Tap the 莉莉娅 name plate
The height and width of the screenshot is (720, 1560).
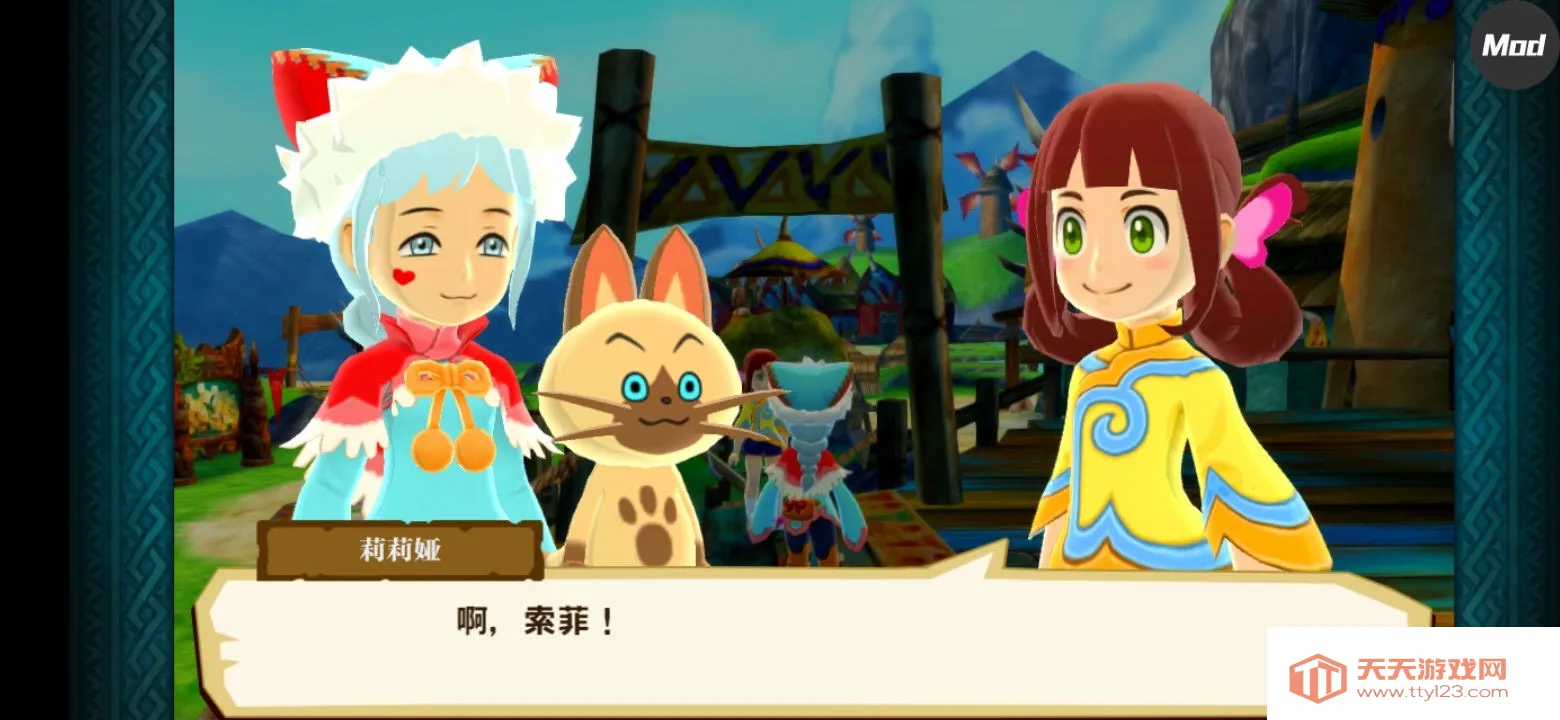click(400, 549)
